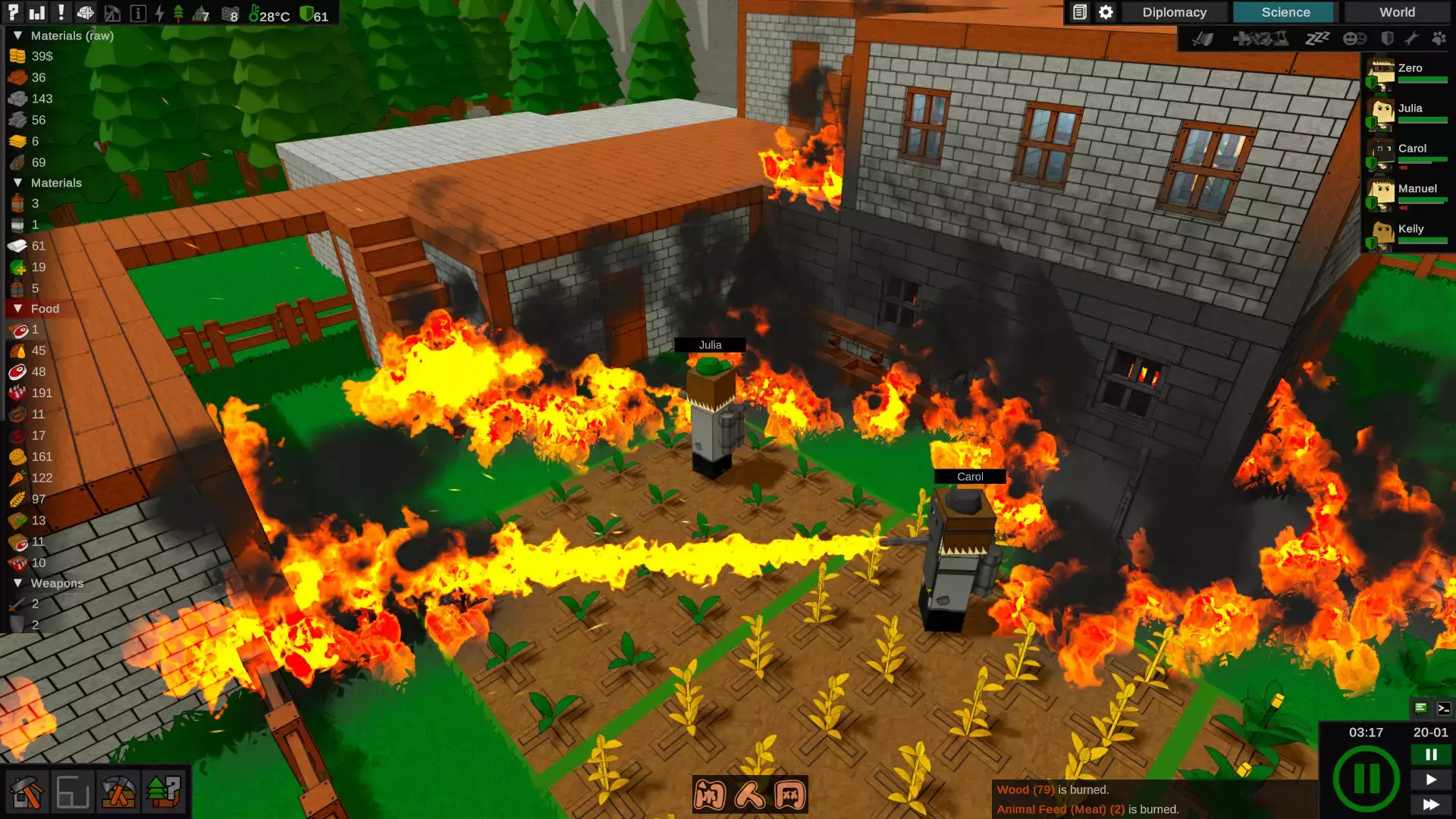Collapse the Materials (raw) section
This screenshot has height=819, width=1456.
(x=17, y=36)
